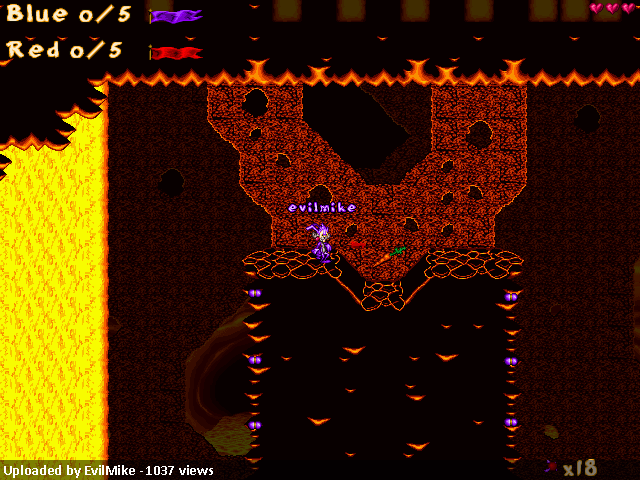
Task: Open the EvilMike uploader caption
Action: 108,470
